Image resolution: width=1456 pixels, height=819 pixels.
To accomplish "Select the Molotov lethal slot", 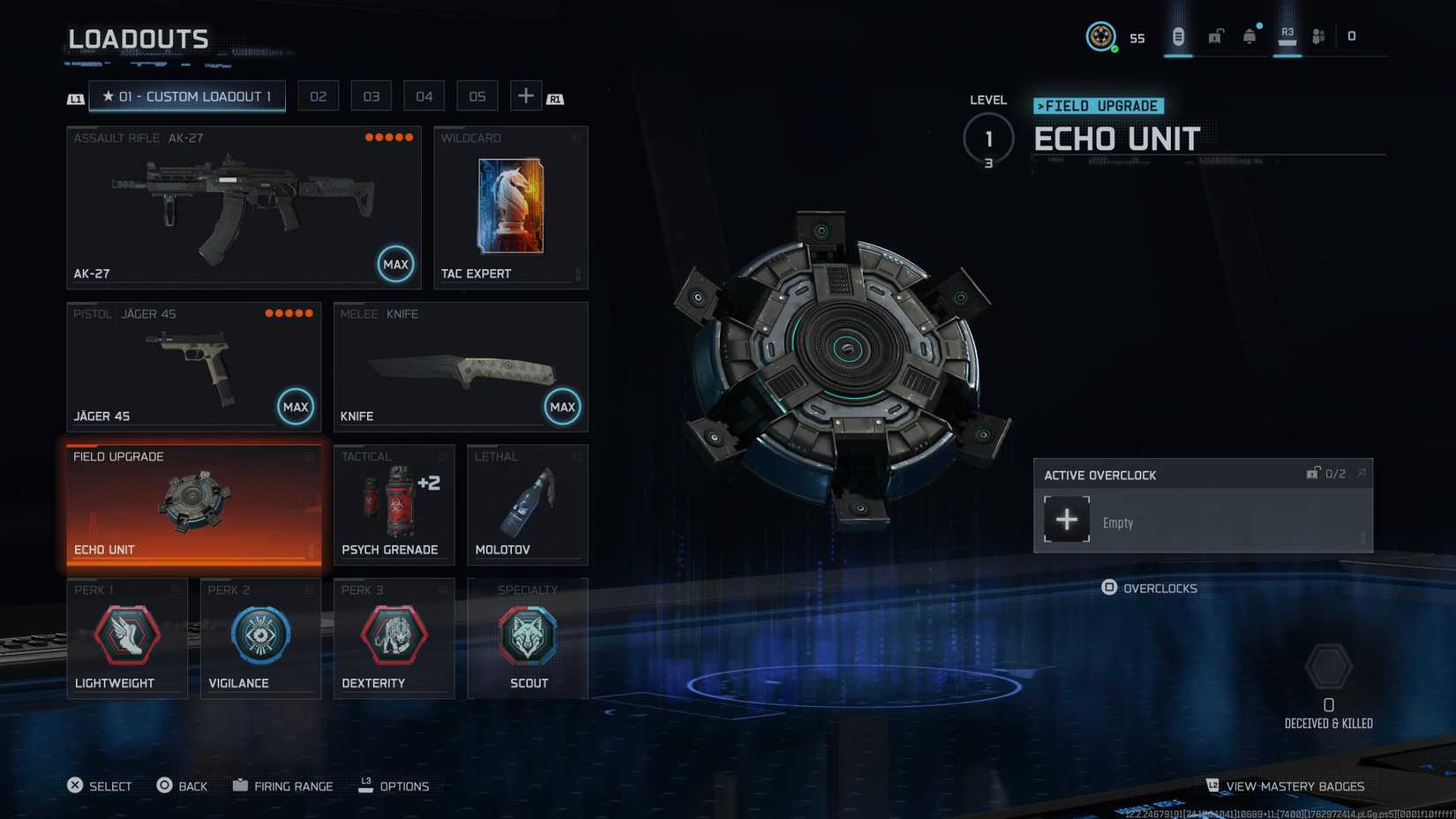I will pos(527,505).
